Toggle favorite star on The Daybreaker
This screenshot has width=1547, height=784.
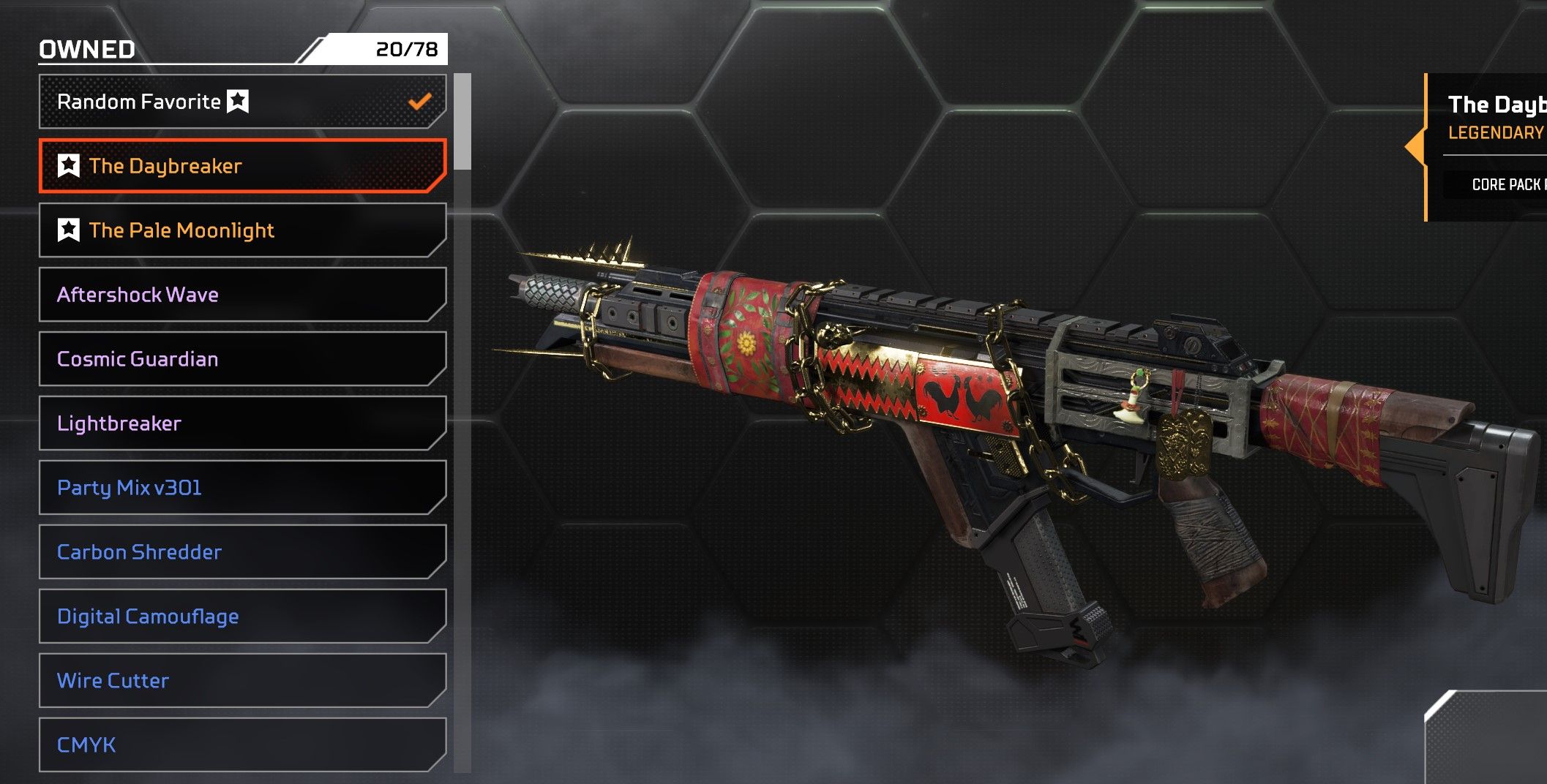tap(69, 166)
